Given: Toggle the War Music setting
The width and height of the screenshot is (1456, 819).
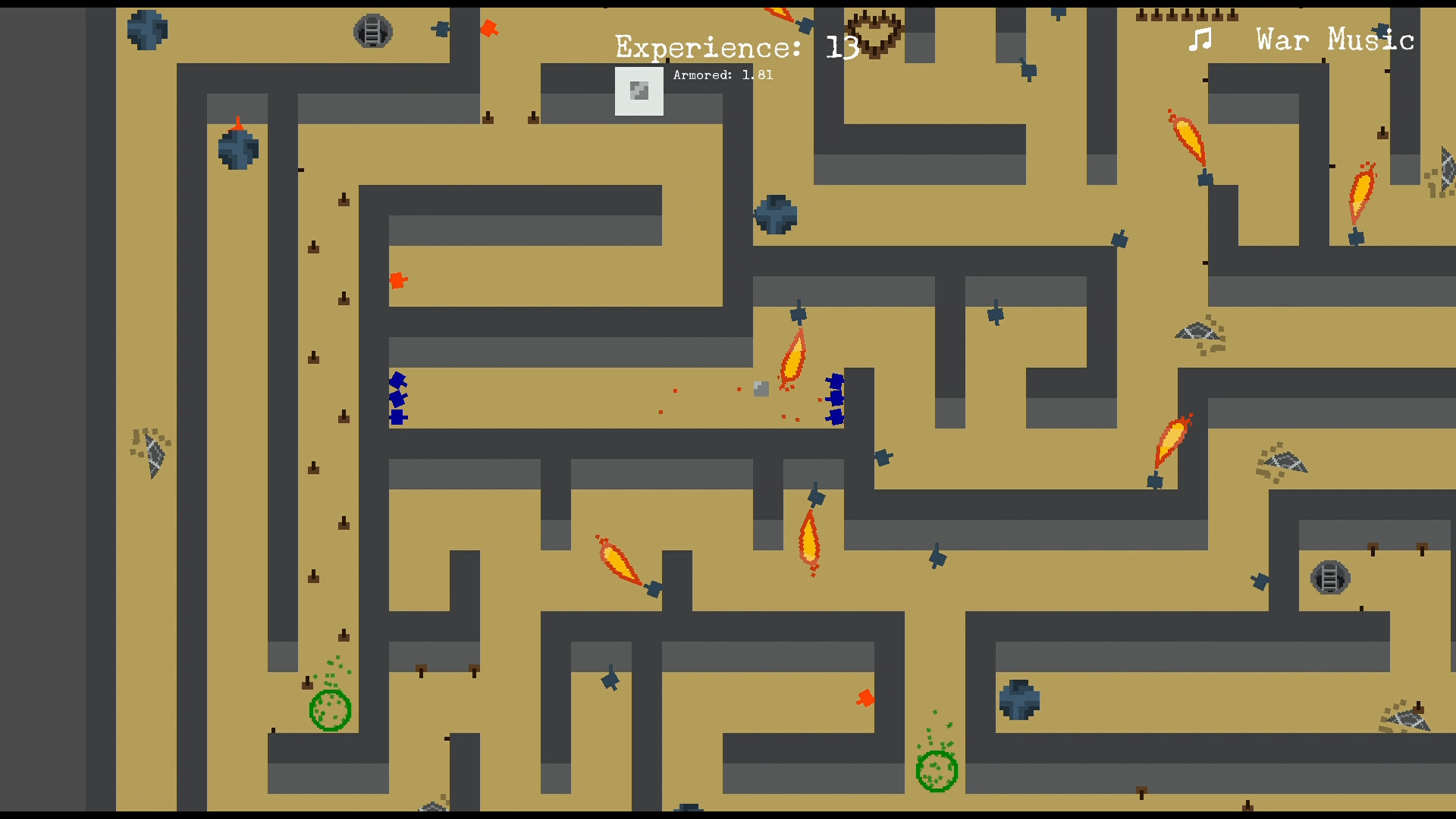Looking at the screenshot, I should (1335, 39).
